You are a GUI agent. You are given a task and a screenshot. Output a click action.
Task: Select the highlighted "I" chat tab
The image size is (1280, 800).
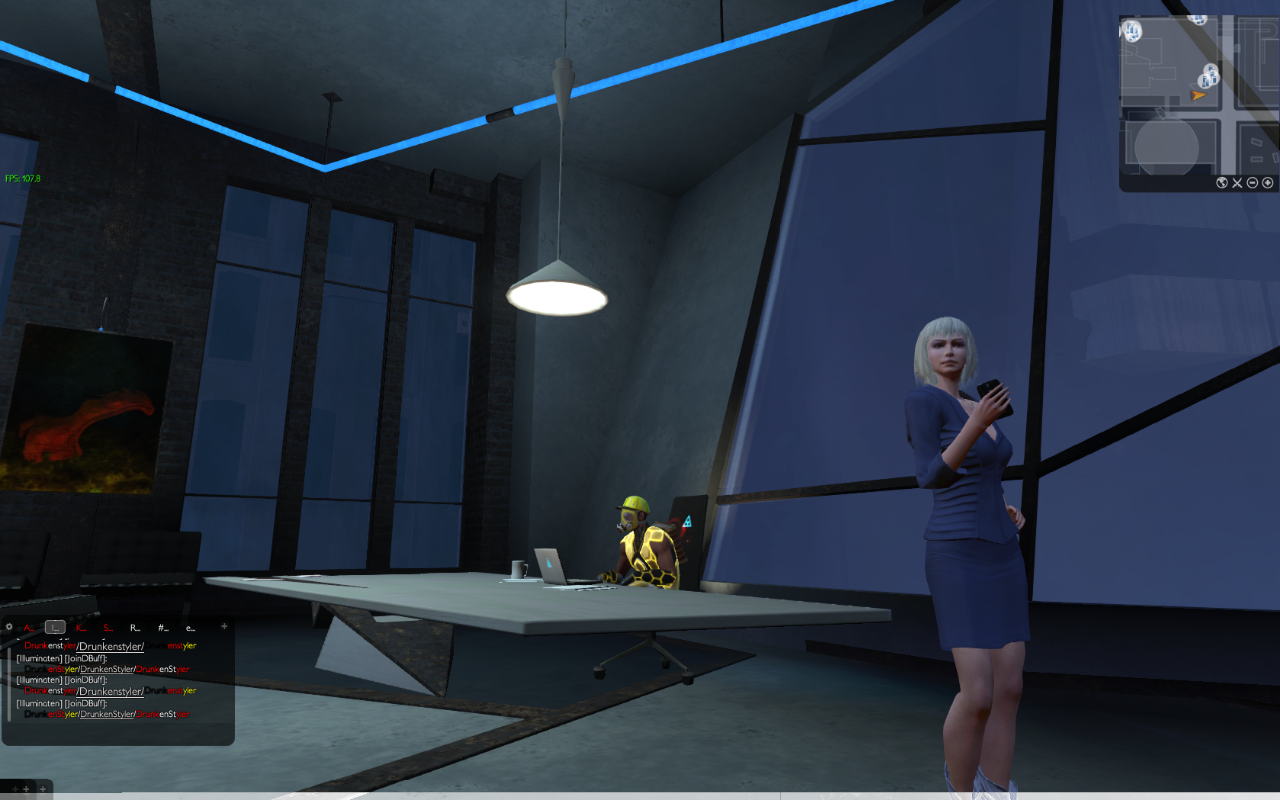(55, 627)
